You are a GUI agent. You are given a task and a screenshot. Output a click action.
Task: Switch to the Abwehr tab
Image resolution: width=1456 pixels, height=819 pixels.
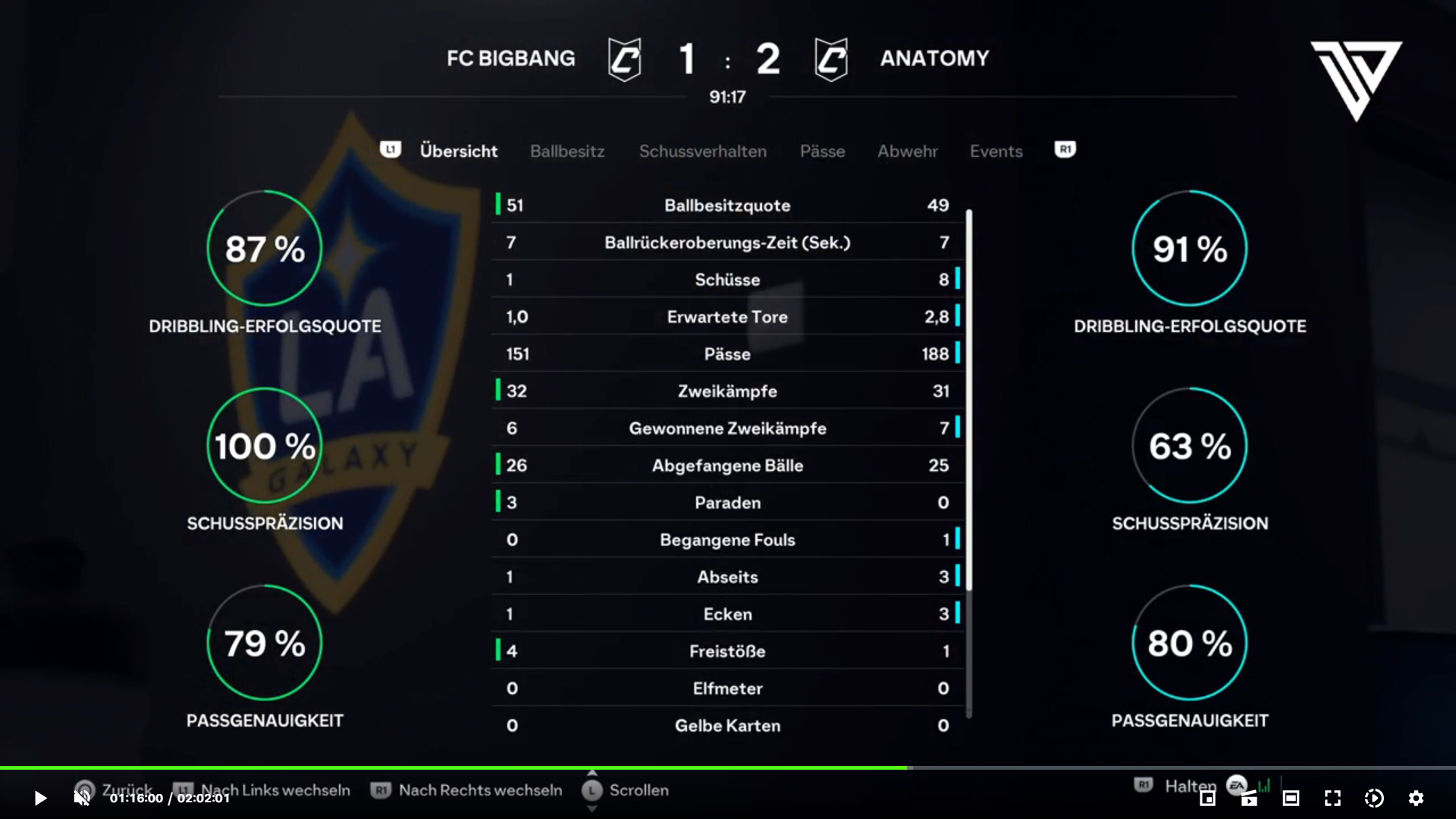(907, 151)
